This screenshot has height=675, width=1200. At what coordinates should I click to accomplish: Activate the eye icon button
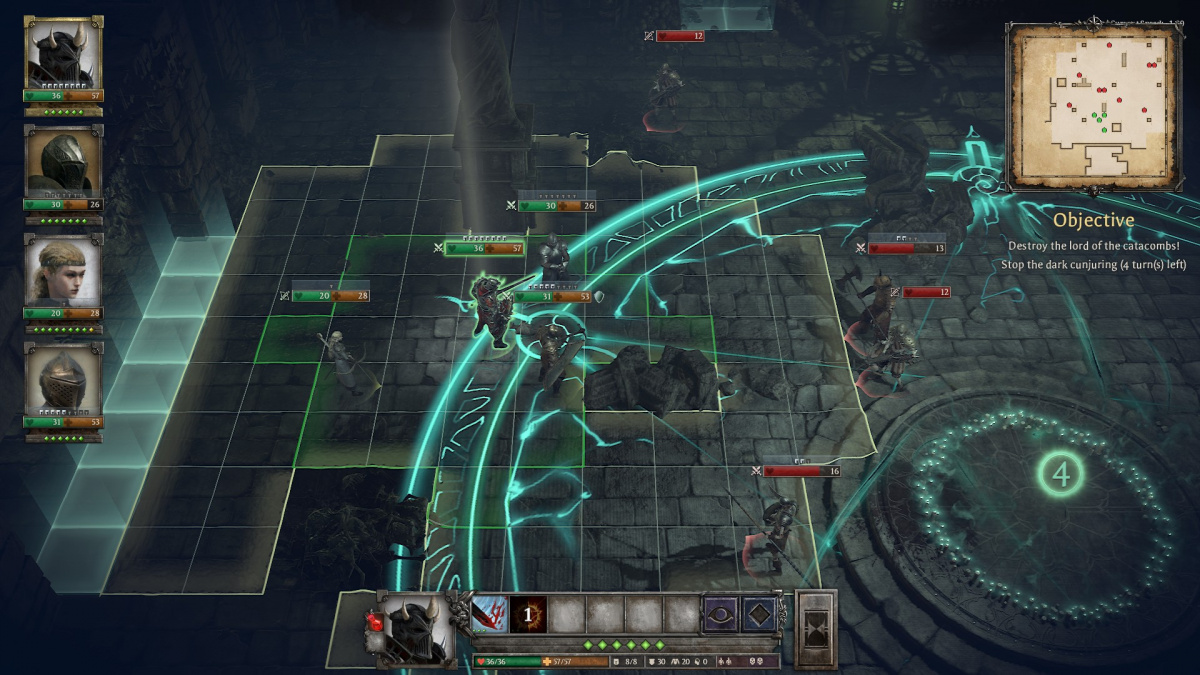click(722, 614)
